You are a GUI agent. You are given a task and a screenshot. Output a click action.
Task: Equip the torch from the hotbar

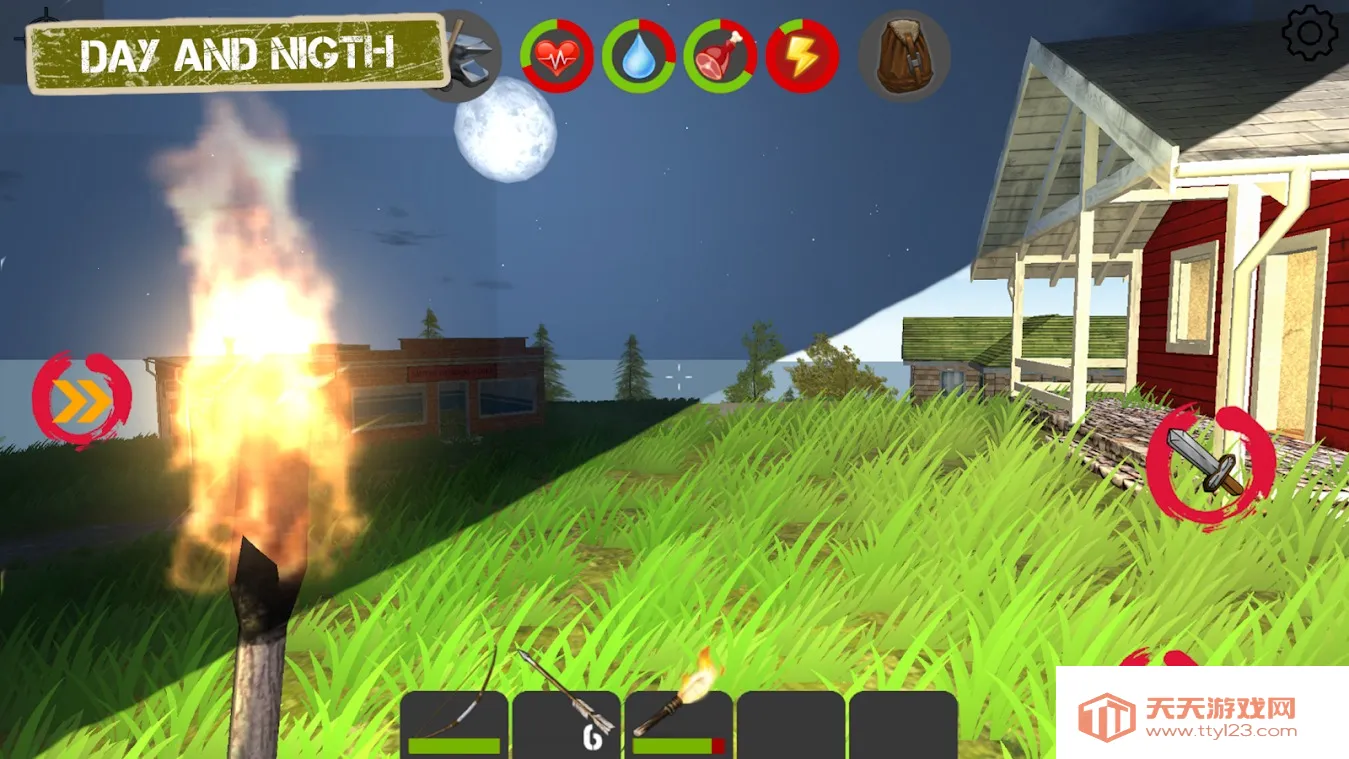(x=678, y=722)
